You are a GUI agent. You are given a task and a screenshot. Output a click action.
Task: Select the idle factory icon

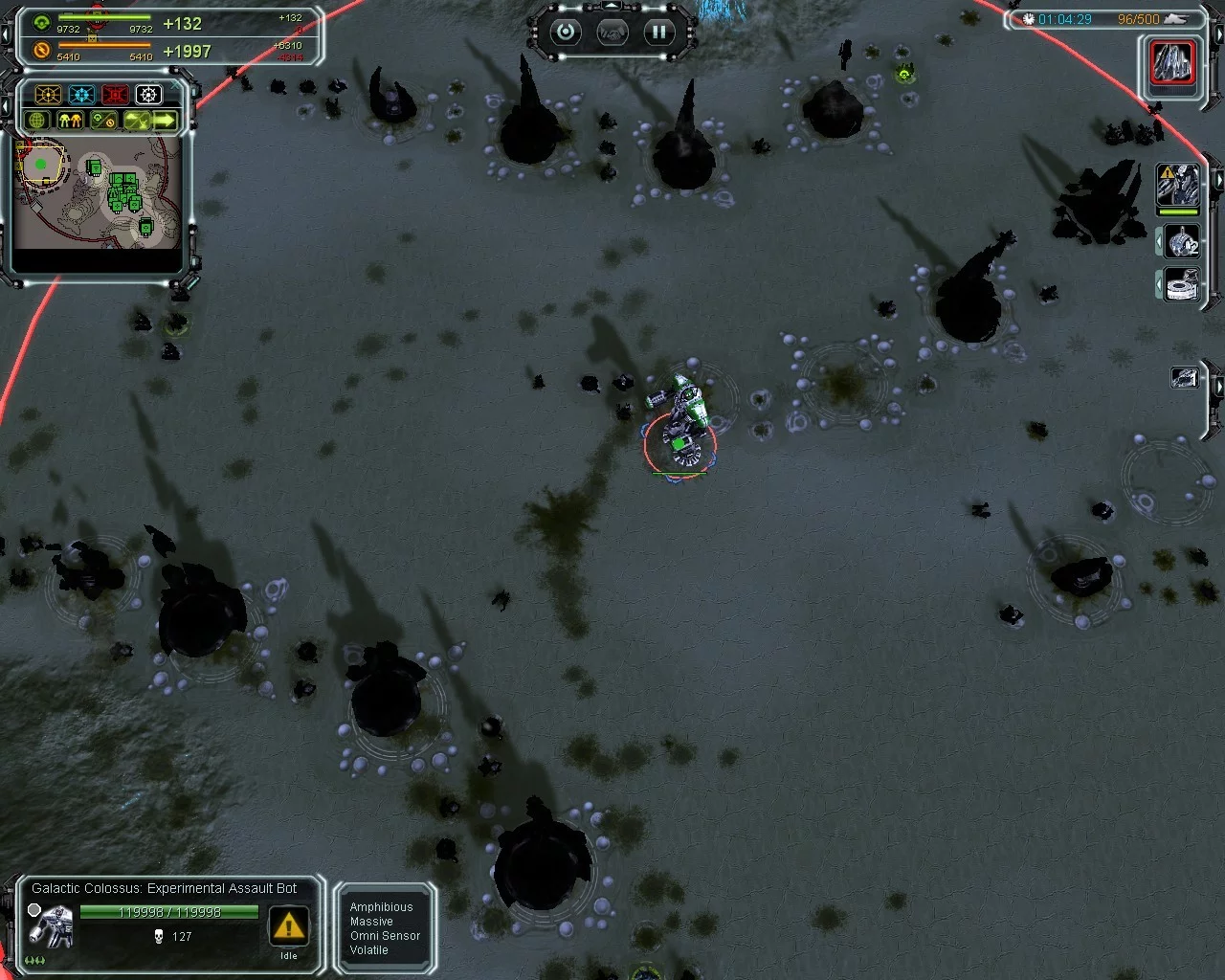click(x=1183, y=285)
